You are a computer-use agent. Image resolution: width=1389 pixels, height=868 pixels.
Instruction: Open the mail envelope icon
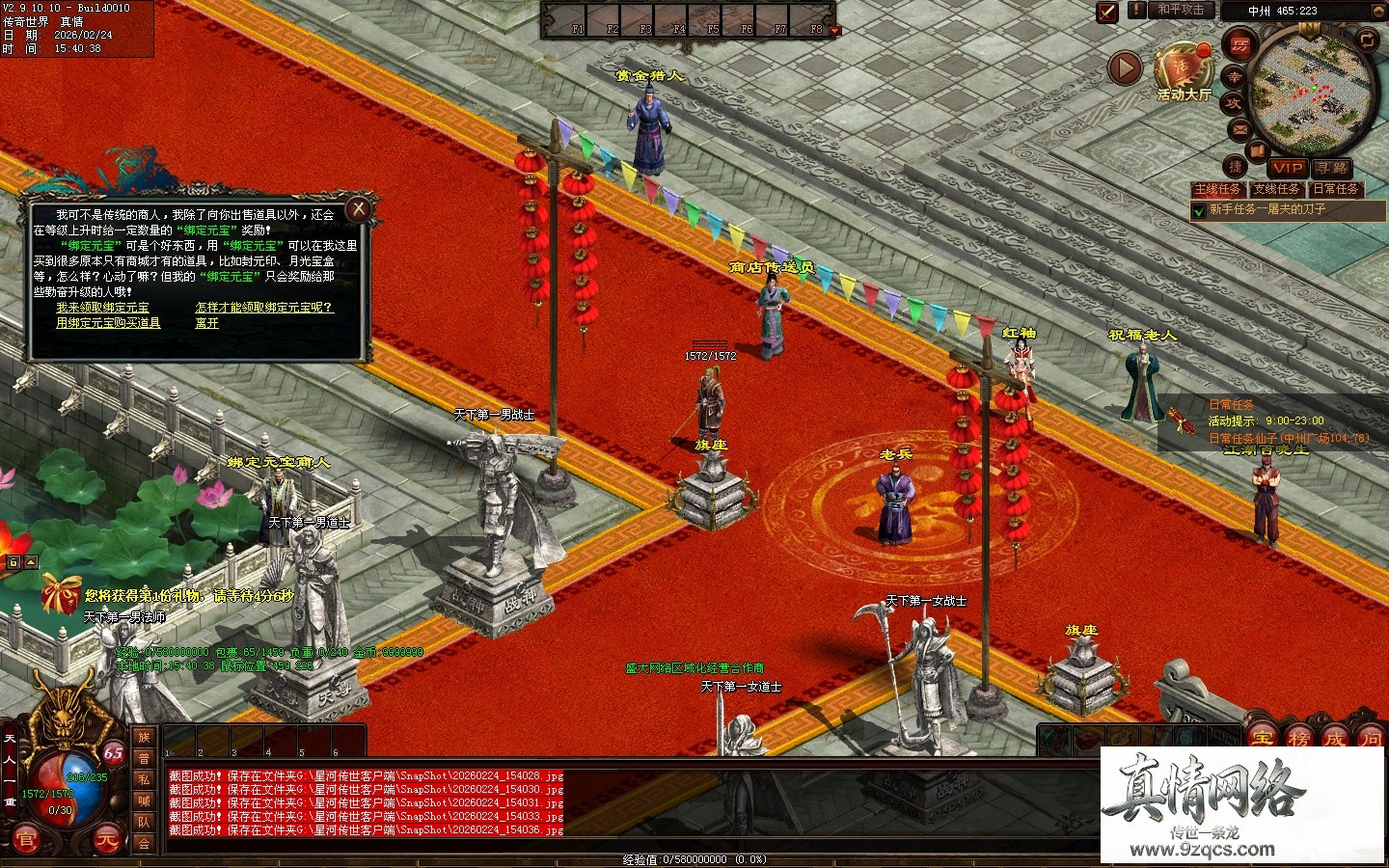point(1239,130)
